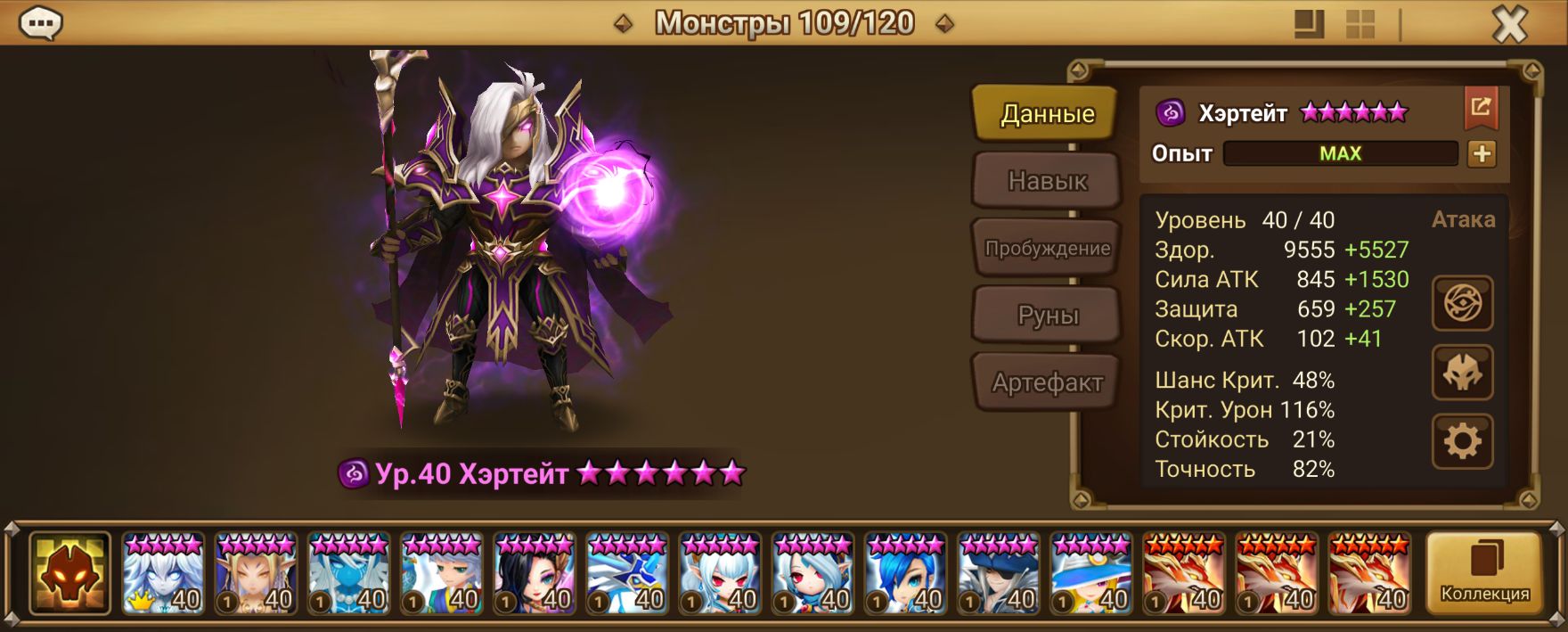Show the Руны tab

coord(1047,316)
